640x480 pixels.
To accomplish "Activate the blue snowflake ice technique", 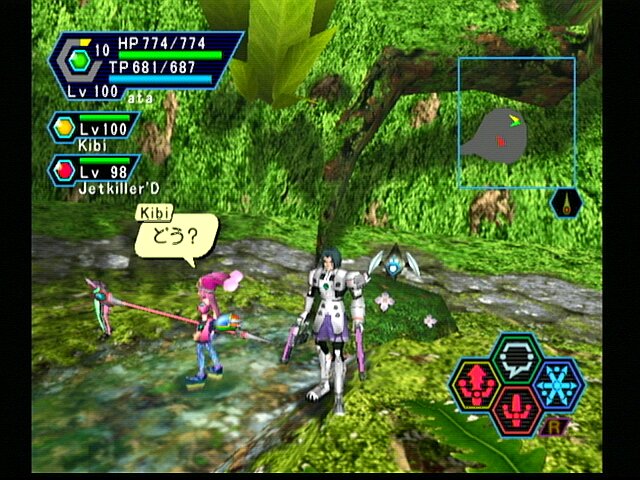I will click(x=557, y=385).
